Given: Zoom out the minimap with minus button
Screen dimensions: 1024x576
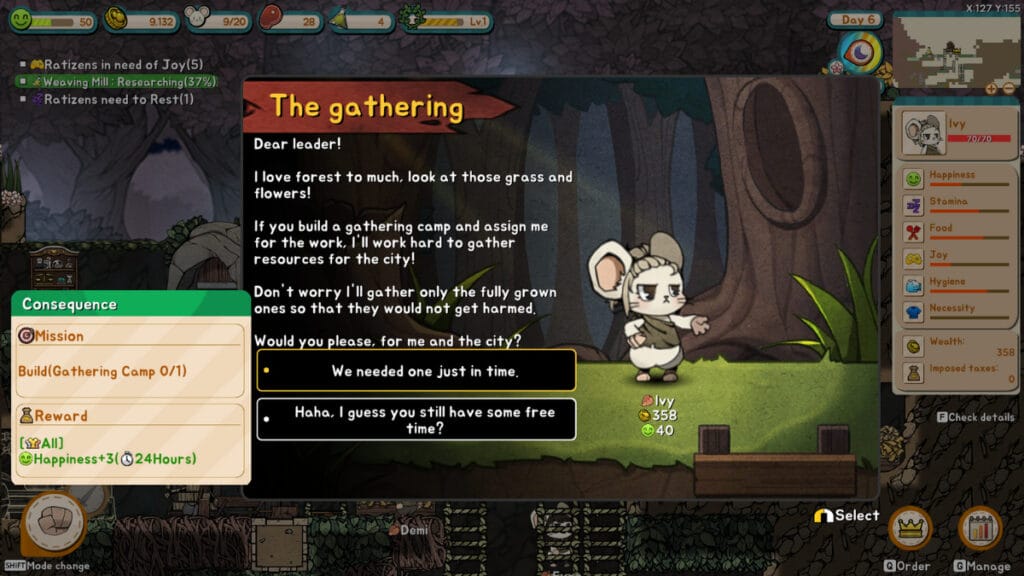Looking at the screenshot, I should click(x=1007, y=88).
